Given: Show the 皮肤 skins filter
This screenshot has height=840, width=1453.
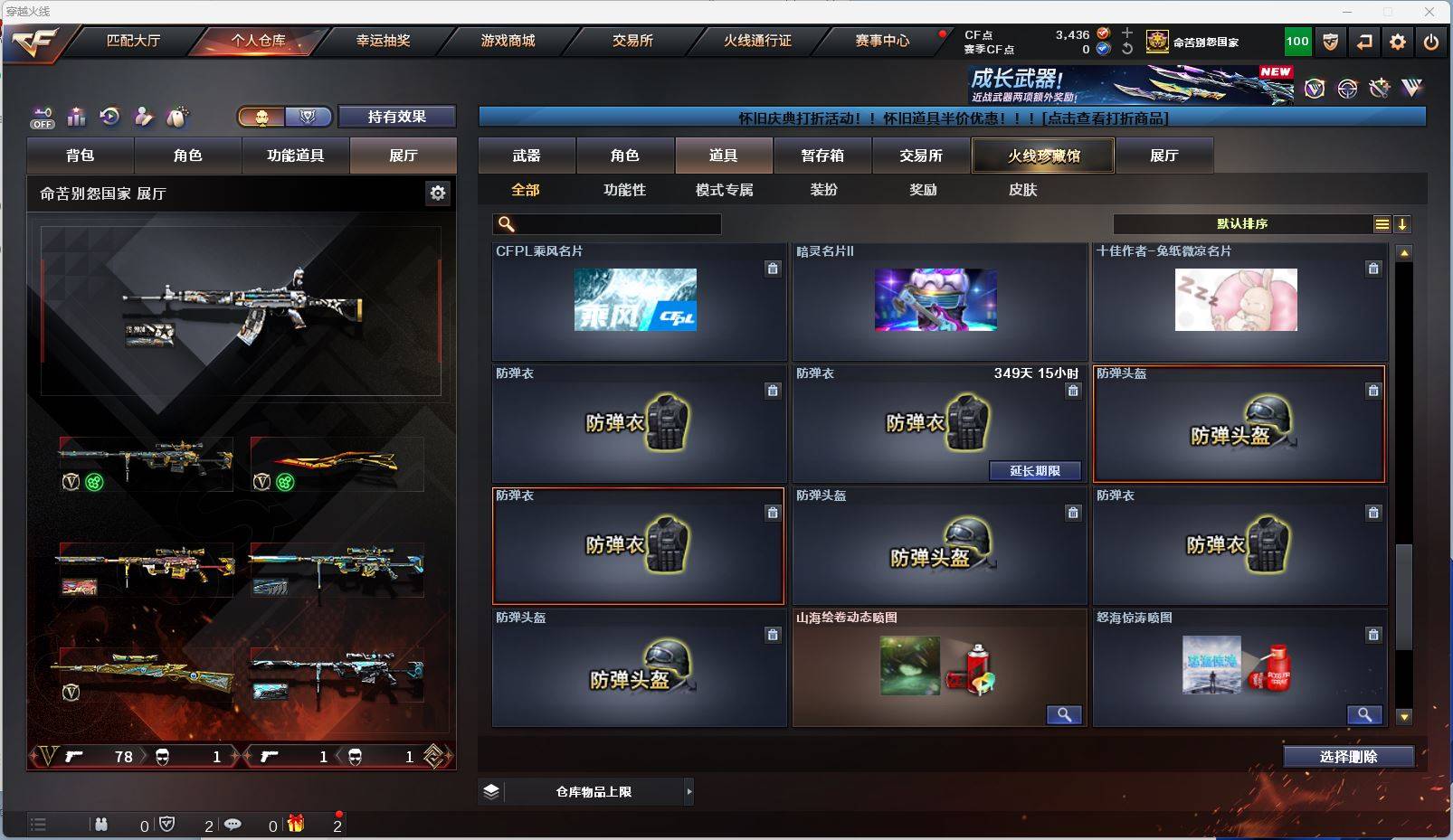Looking at the screenshot, I should (1022, 190).
